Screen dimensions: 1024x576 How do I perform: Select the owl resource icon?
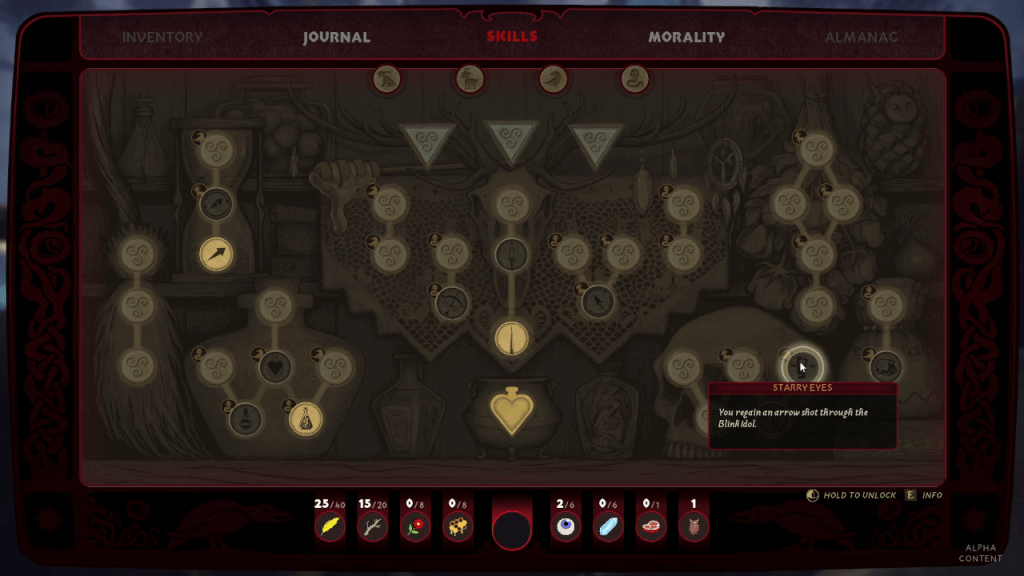[x=694, y=526]
